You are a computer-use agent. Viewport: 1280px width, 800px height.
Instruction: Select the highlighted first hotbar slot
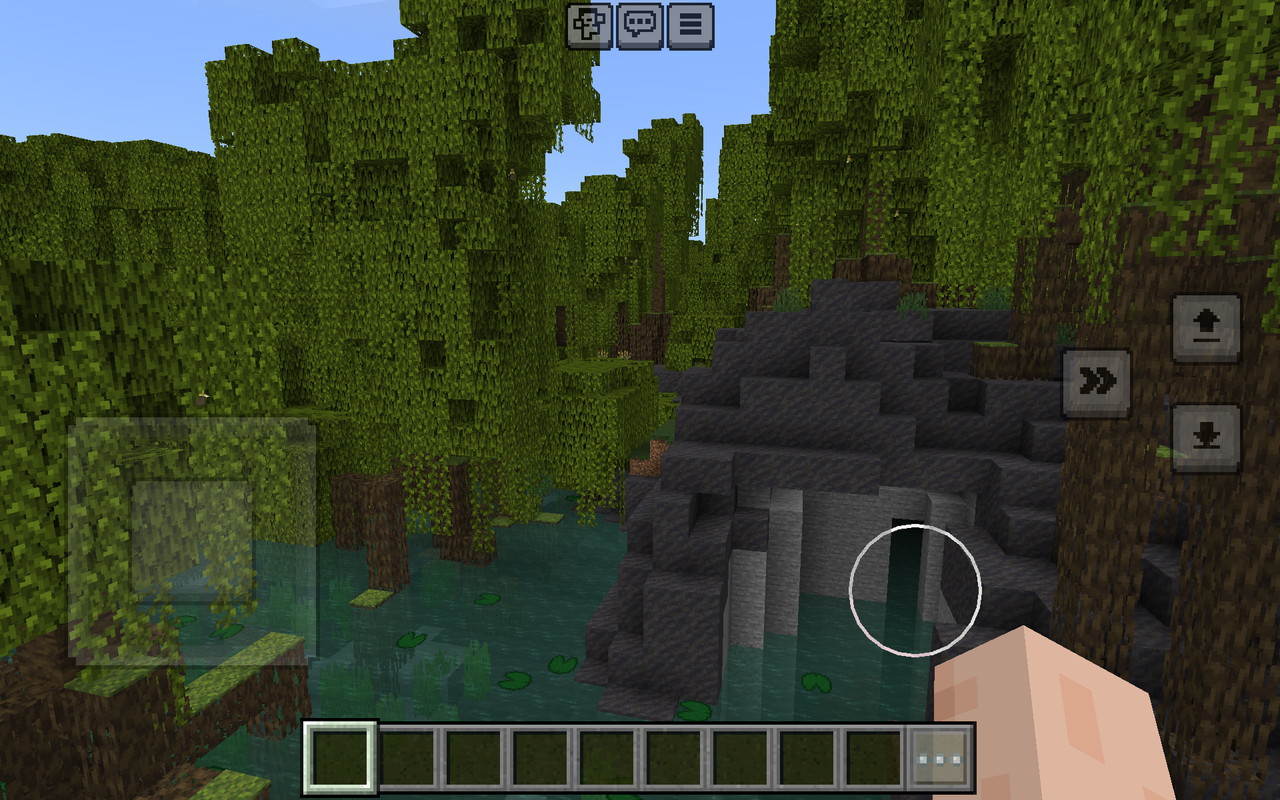(340, 758)
